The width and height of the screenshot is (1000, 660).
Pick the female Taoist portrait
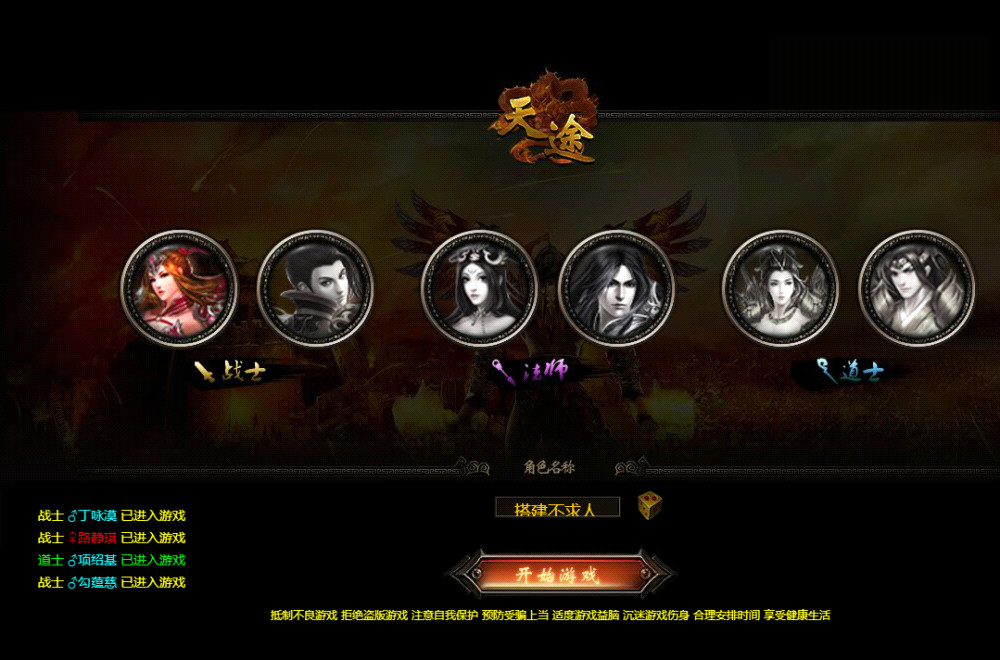[x=780, y=288]
